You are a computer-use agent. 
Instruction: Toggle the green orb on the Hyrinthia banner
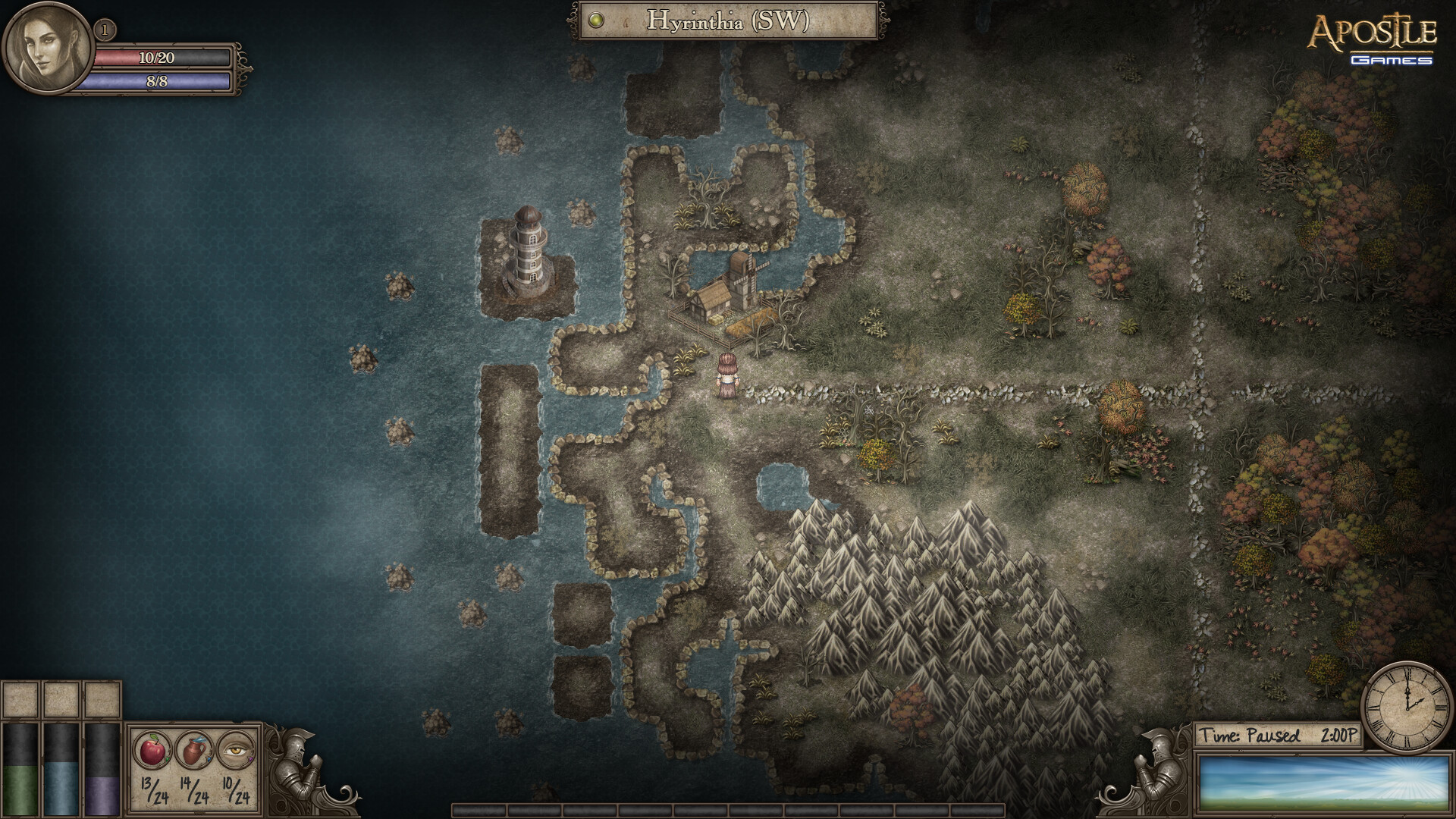coord(598,21)
